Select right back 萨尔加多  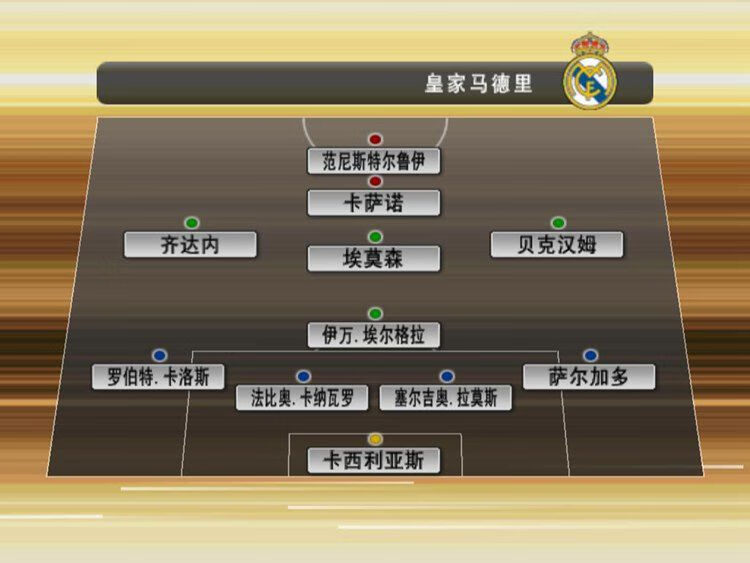pyautogui.click(x=589, y=377)
